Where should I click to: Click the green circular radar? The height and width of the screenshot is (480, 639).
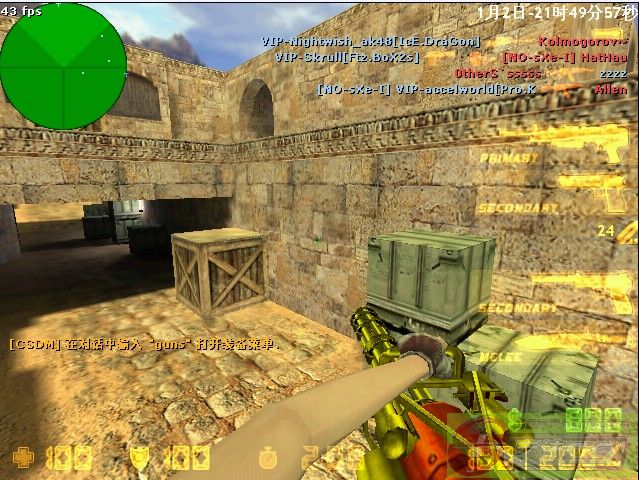63,66
